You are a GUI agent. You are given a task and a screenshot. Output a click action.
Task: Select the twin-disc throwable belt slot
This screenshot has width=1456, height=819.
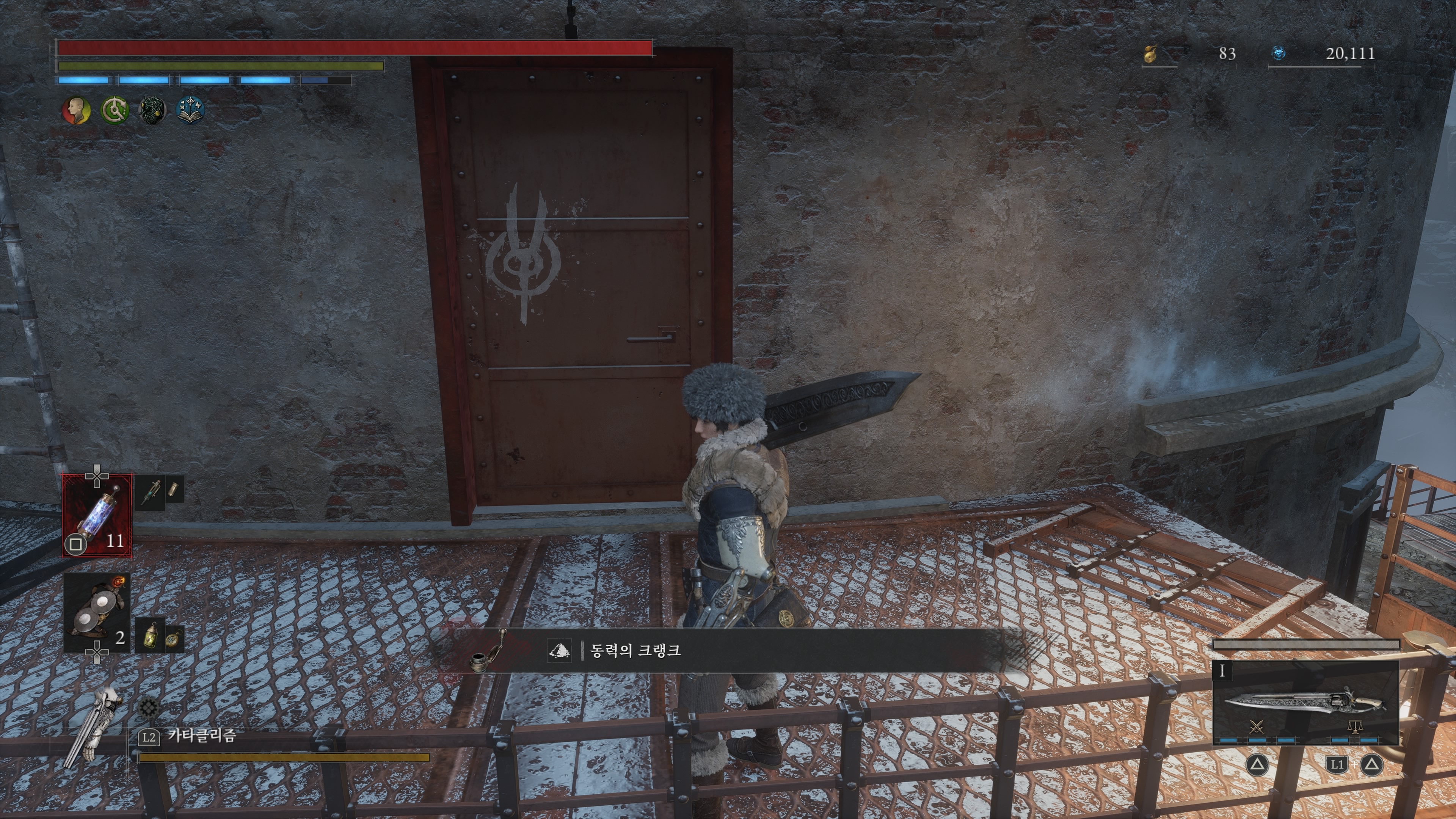[97, 611]
